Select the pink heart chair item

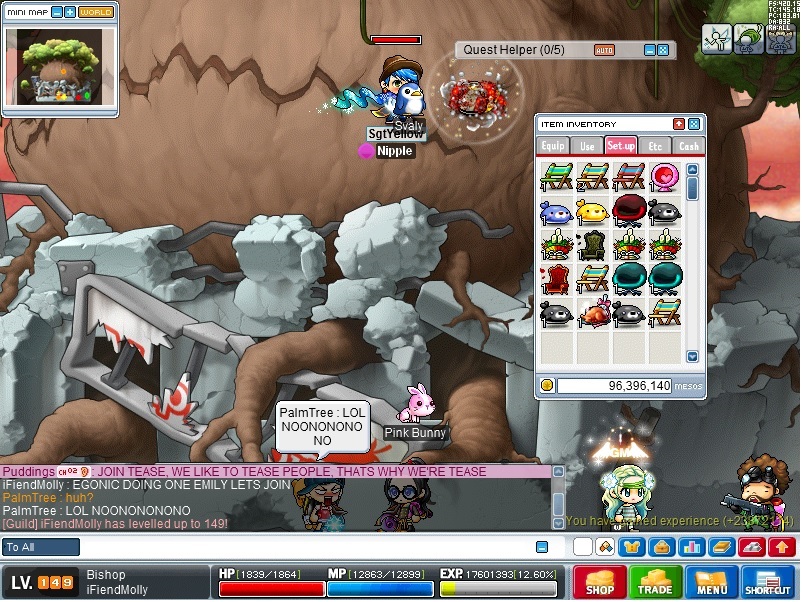coord(664,178)
